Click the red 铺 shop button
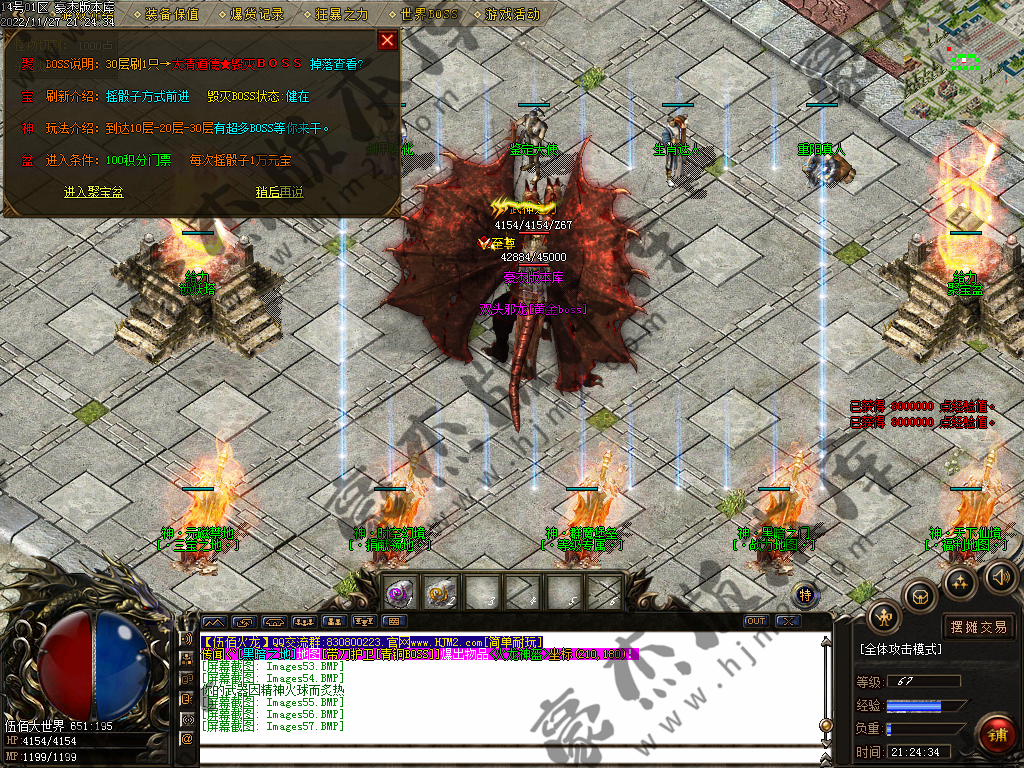Image resolution: width=1024 pixels, height=768 pixels. coord(996,735)
